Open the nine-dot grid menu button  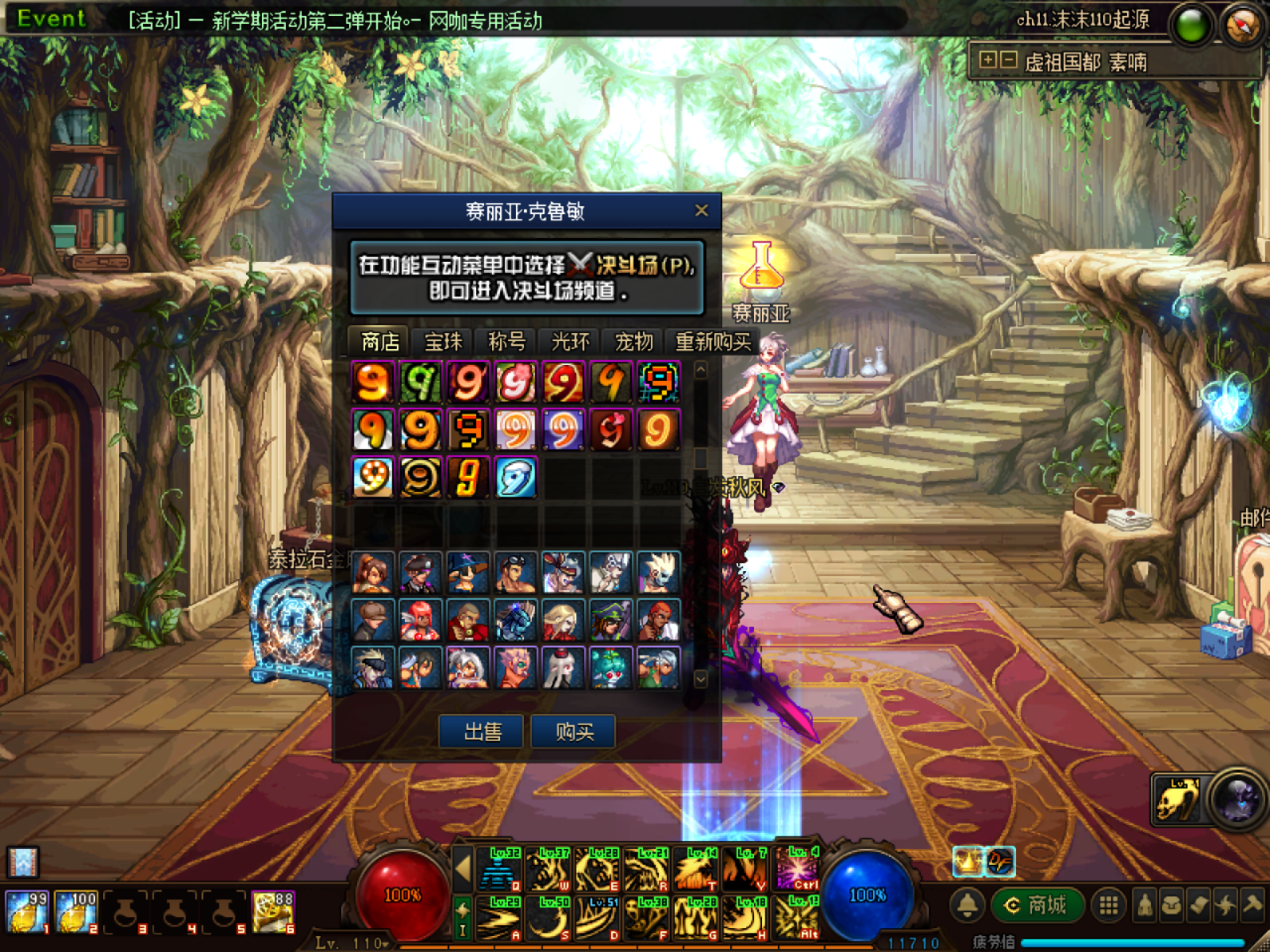click(1108, 905)
